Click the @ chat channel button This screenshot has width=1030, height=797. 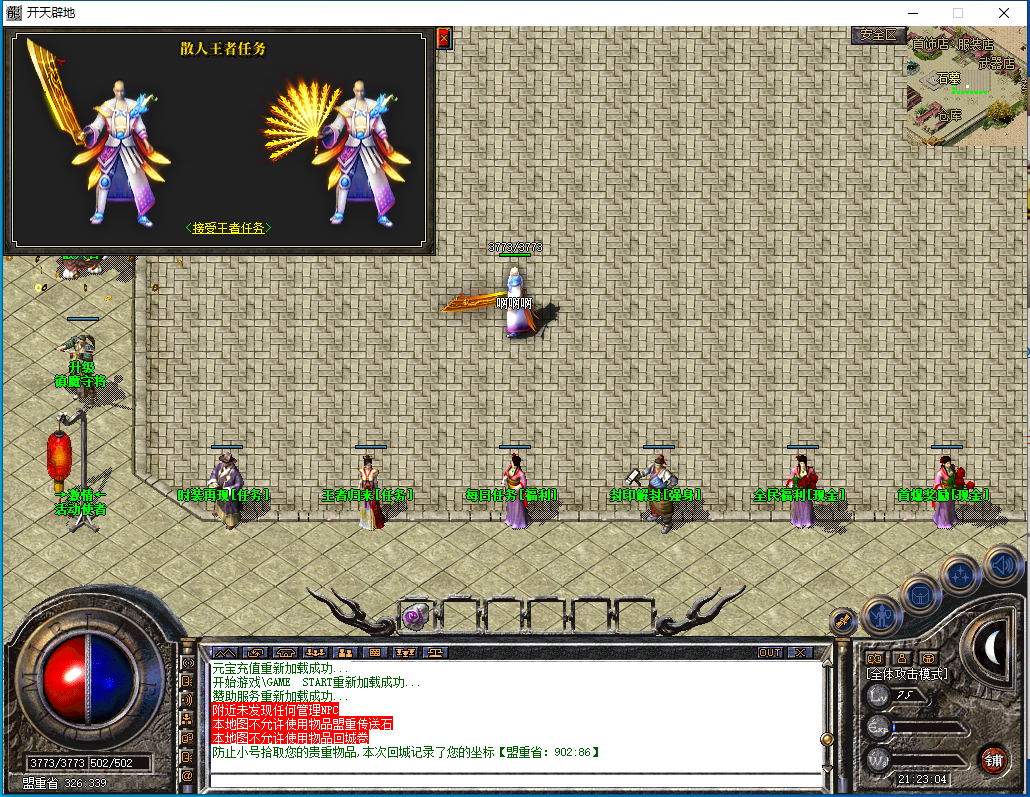click(187, 774)
